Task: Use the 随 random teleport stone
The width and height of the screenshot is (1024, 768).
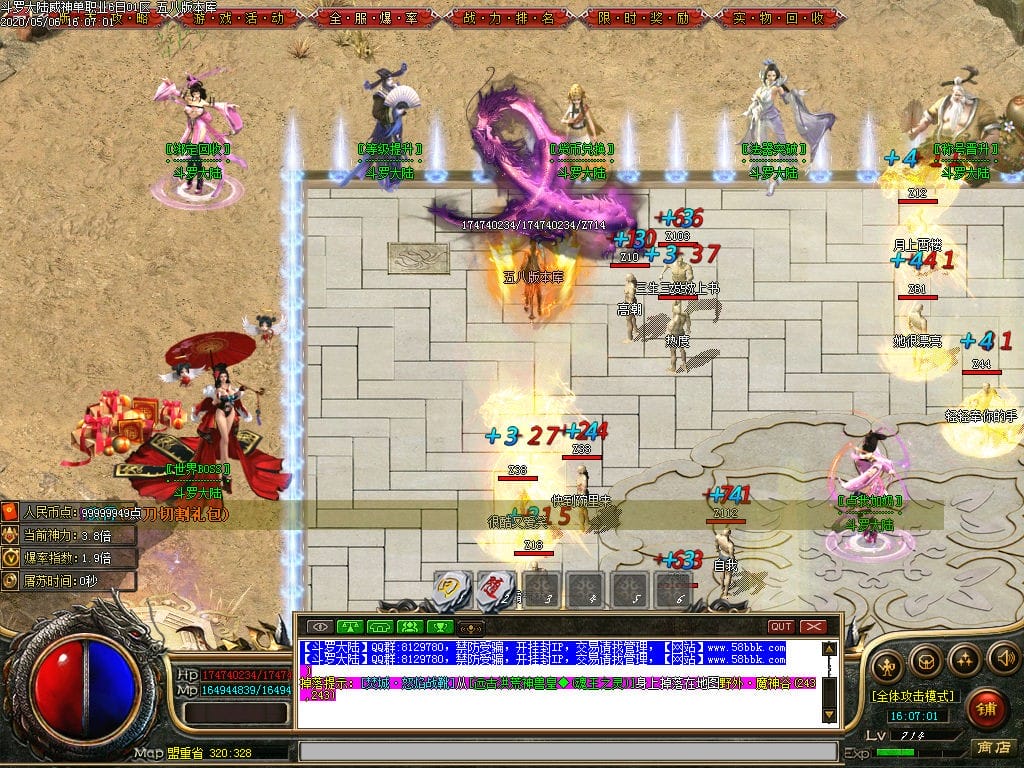Action: pyautogui.click(x=495, y=589)
